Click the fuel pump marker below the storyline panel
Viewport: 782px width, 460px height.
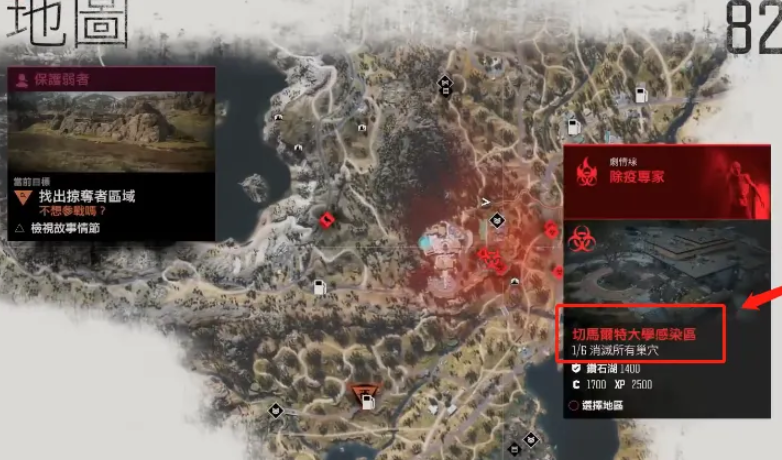[x=320, y=288]
